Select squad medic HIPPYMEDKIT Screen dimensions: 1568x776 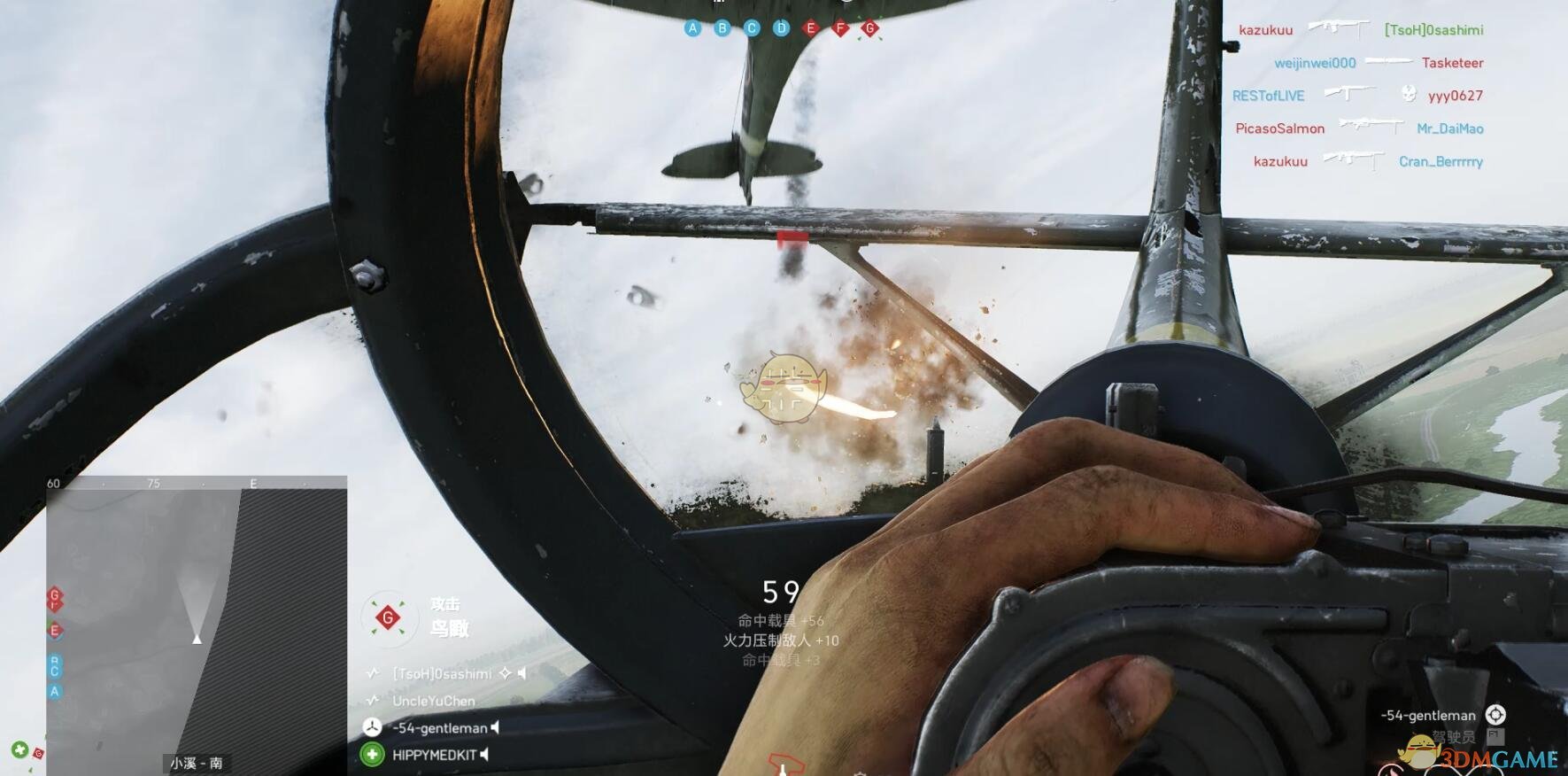[x=434, y=755]
